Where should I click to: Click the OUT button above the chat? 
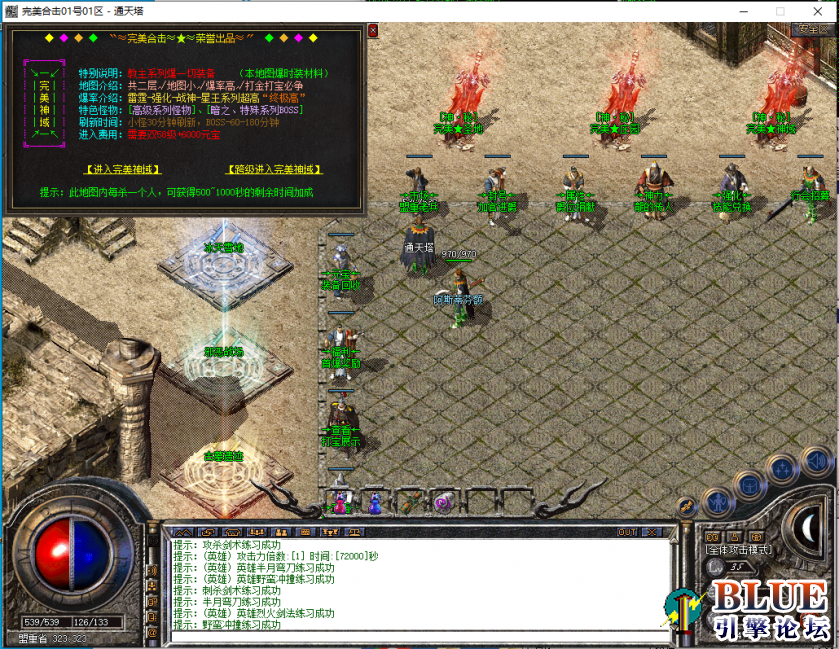(627, 532)
